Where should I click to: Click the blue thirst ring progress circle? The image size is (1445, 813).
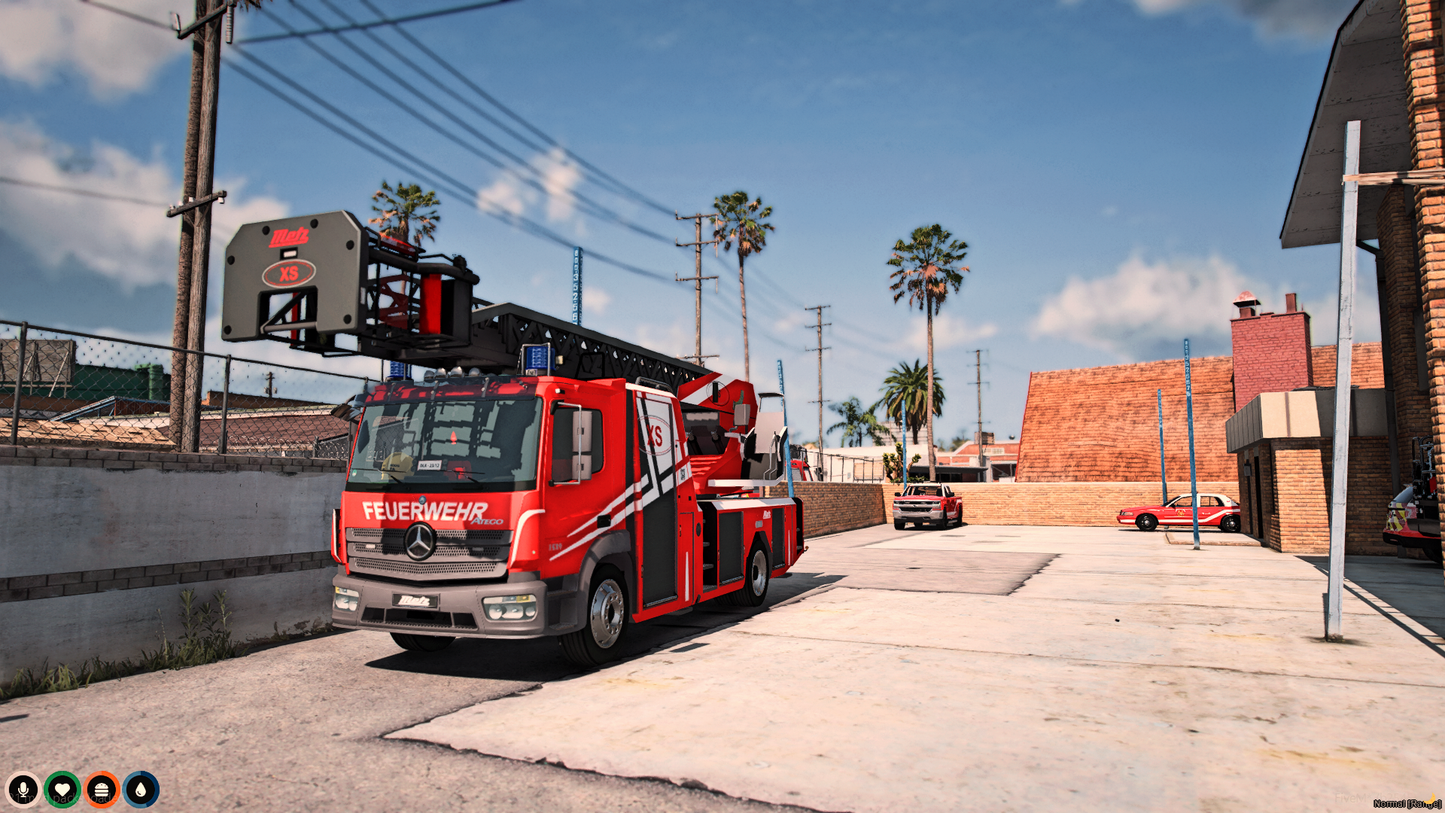pos(143,792)
